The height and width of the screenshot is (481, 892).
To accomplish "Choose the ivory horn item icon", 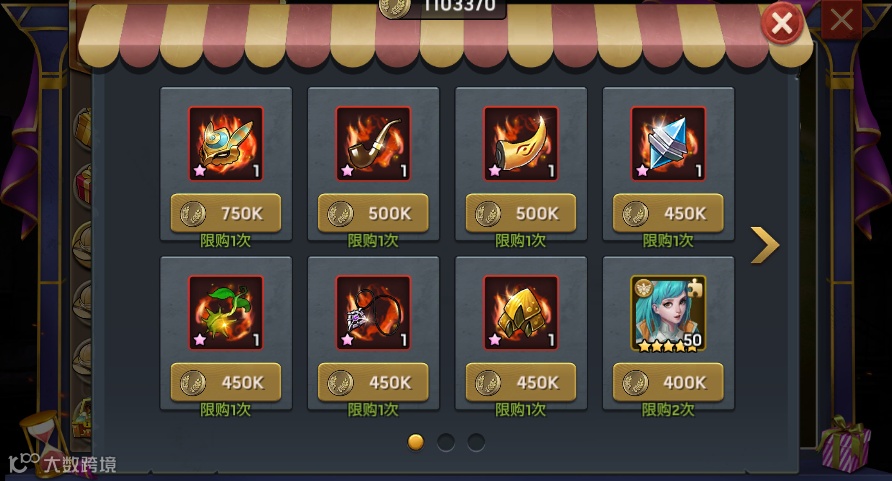I will tap(520, 144).
